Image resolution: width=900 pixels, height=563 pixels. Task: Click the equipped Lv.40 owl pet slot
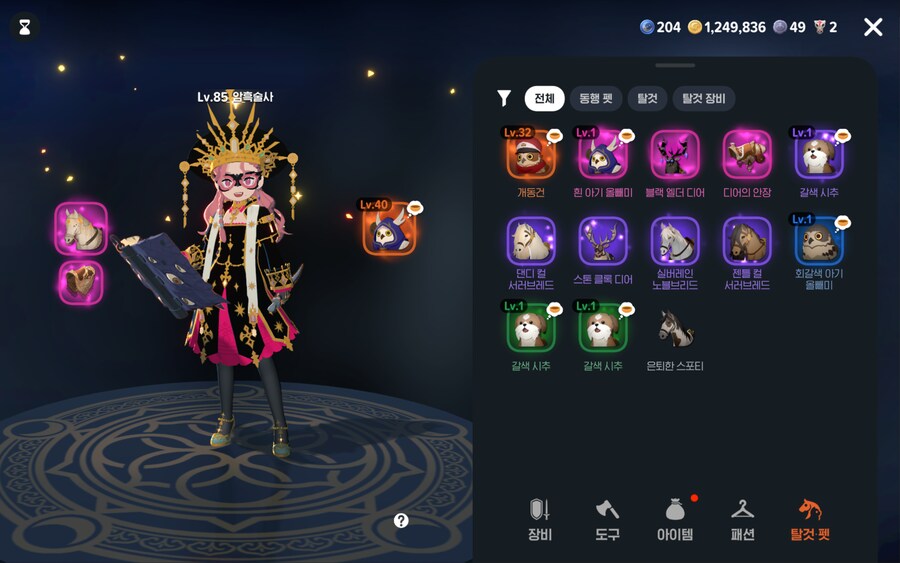point(389,229)
